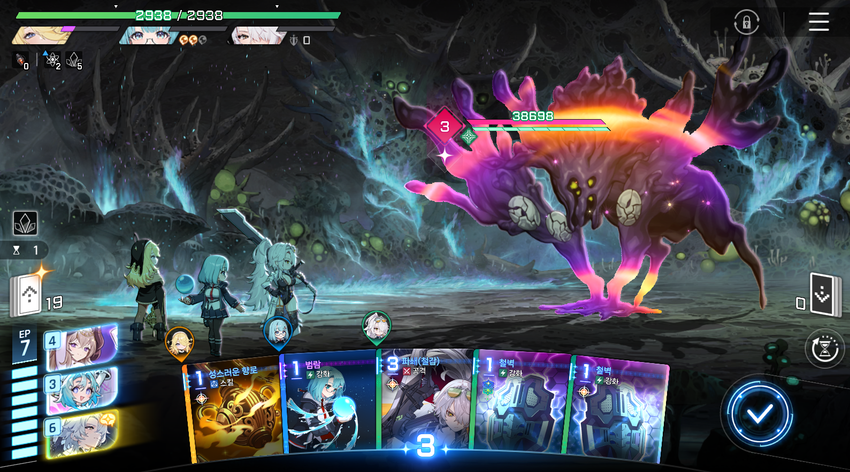Image resolution: width=850 pixels, height=472 pixels.
Task: Tap the leaf emblem icon above the hourglass counter
Action: tap(25, 223)
